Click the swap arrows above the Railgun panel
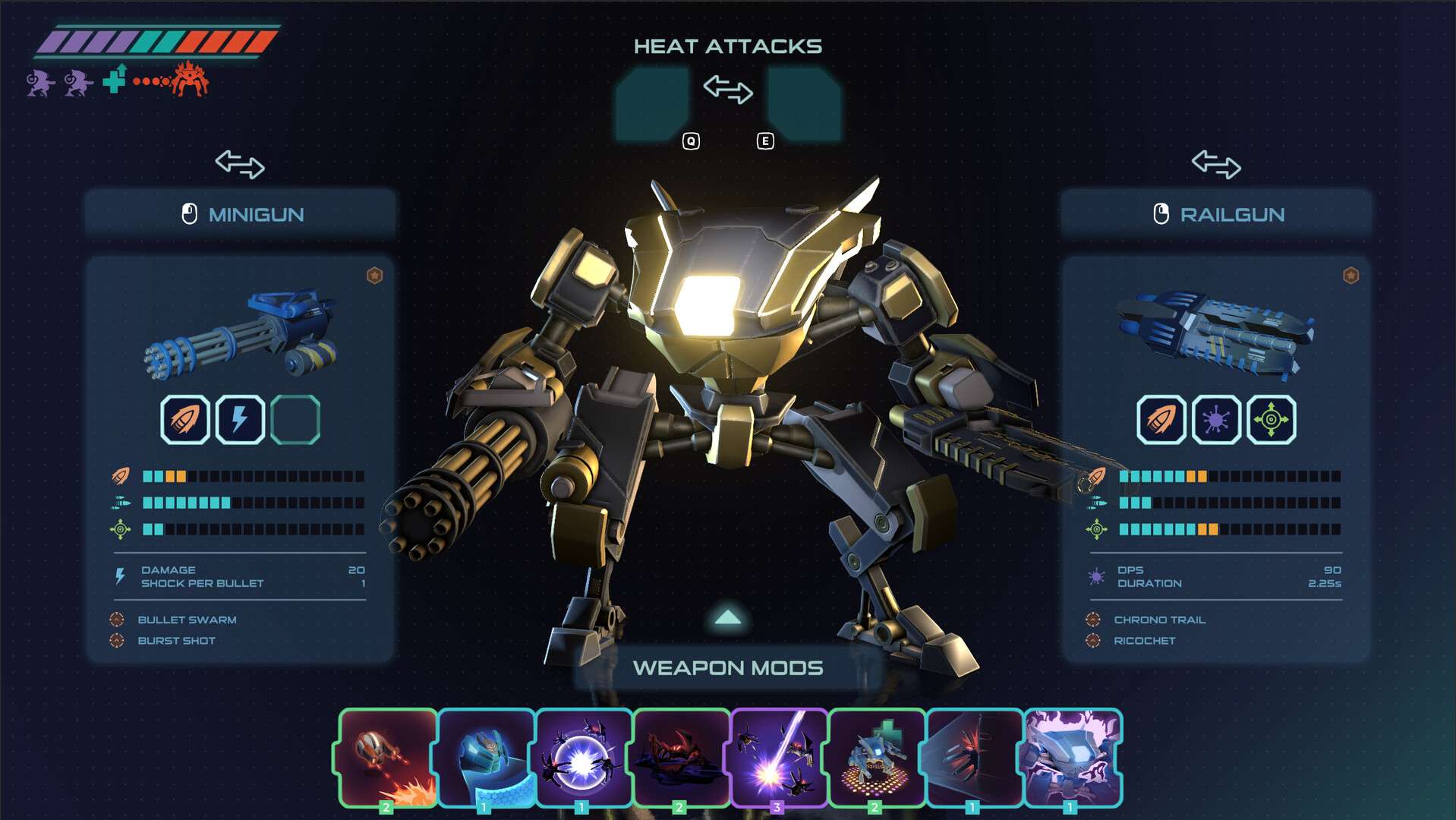The height and width of the screenshot is (820, 1456). point(1216,164)
